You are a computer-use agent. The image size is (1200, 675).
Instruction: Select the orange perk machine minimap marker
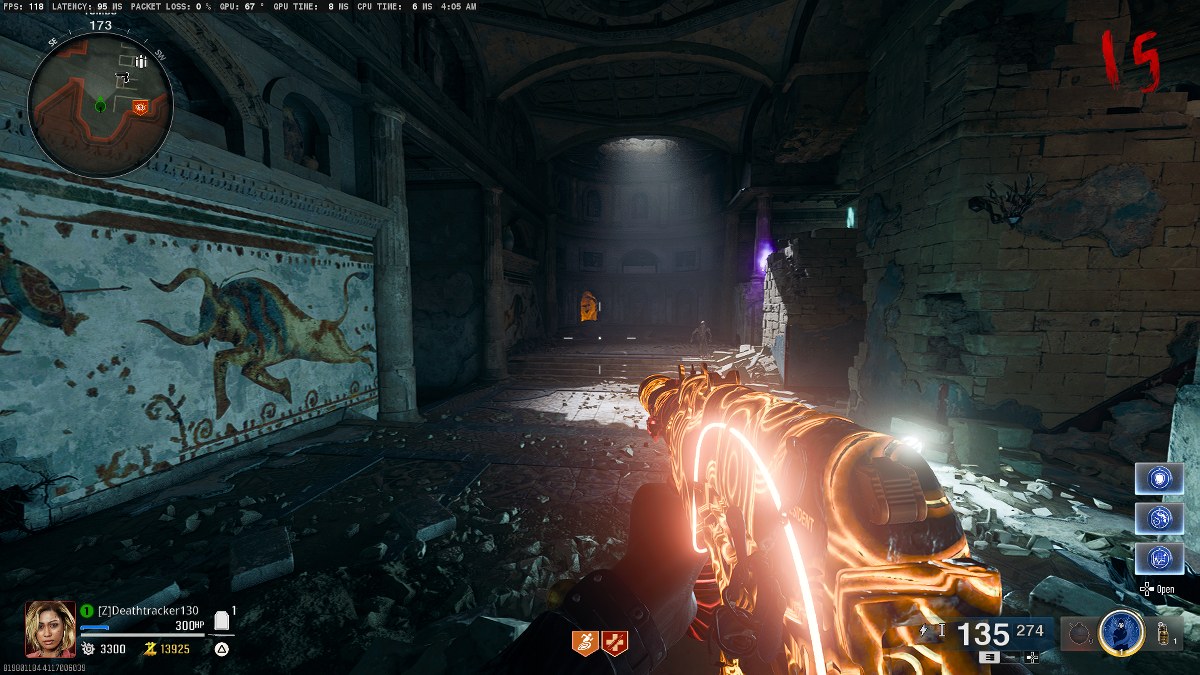pos(140,105)
